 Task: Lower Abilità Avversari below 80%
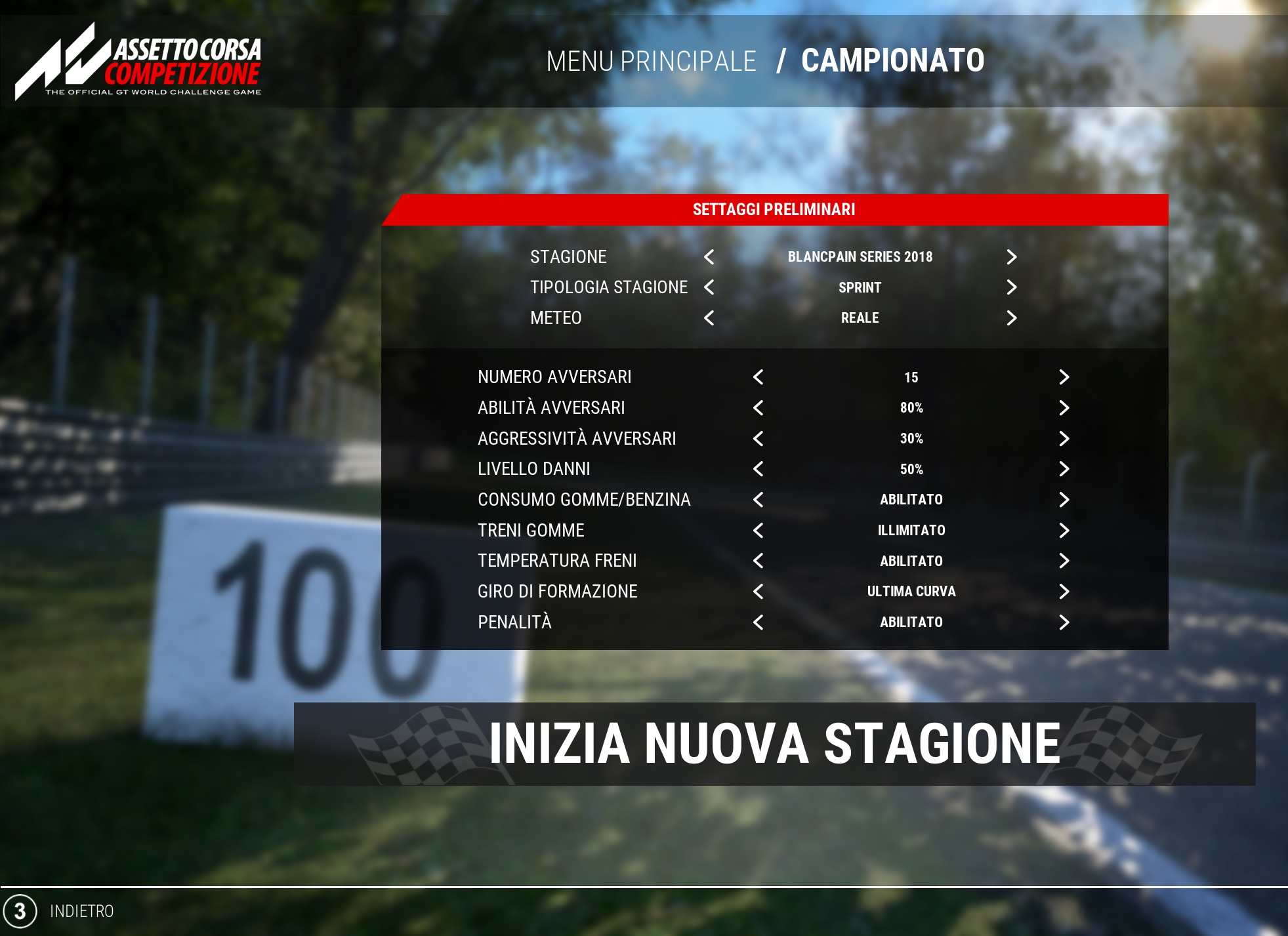[x=758, y=408]
